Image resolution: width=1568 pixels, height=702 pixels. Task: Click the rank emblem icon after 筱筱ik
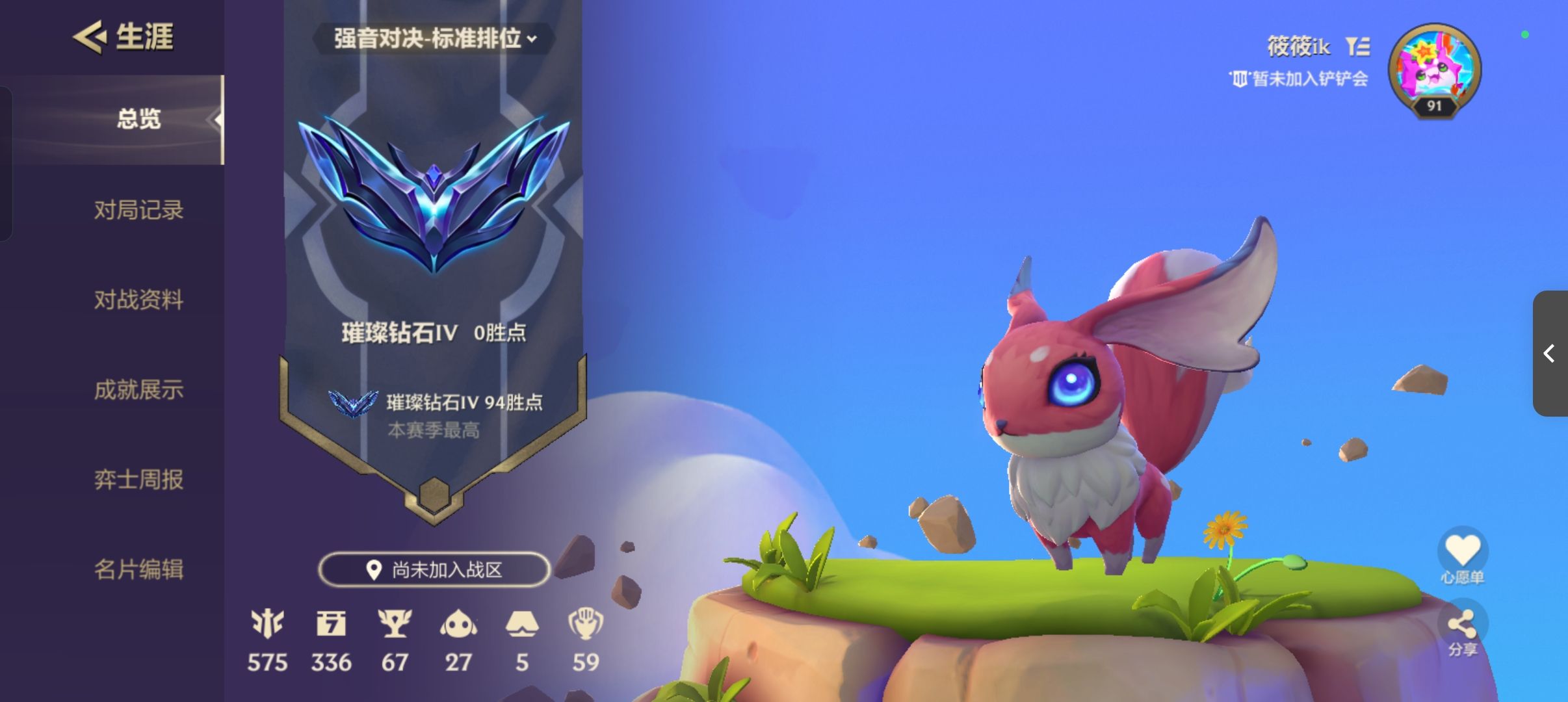tap(1359, 45)
